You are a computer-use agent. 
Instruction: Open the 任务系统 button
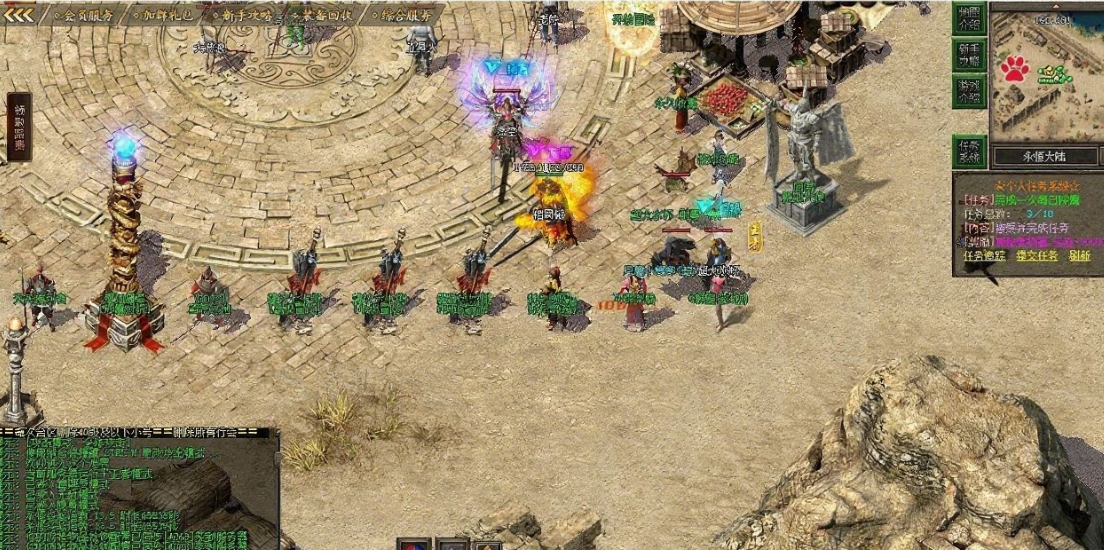click(x=969, y=151)
